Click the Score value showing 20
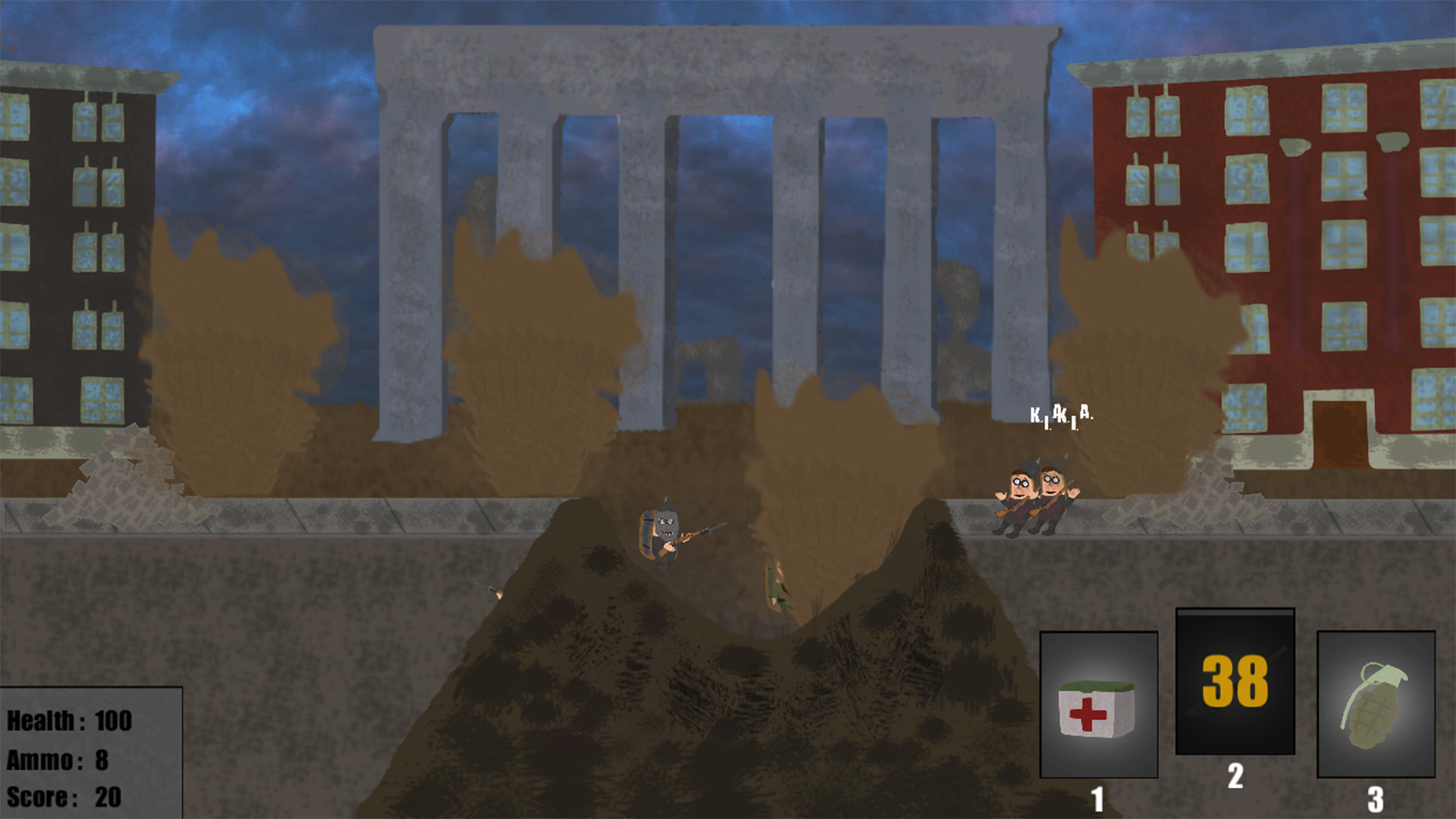This screenshot has width=1456, height=819. pos(109,795)
